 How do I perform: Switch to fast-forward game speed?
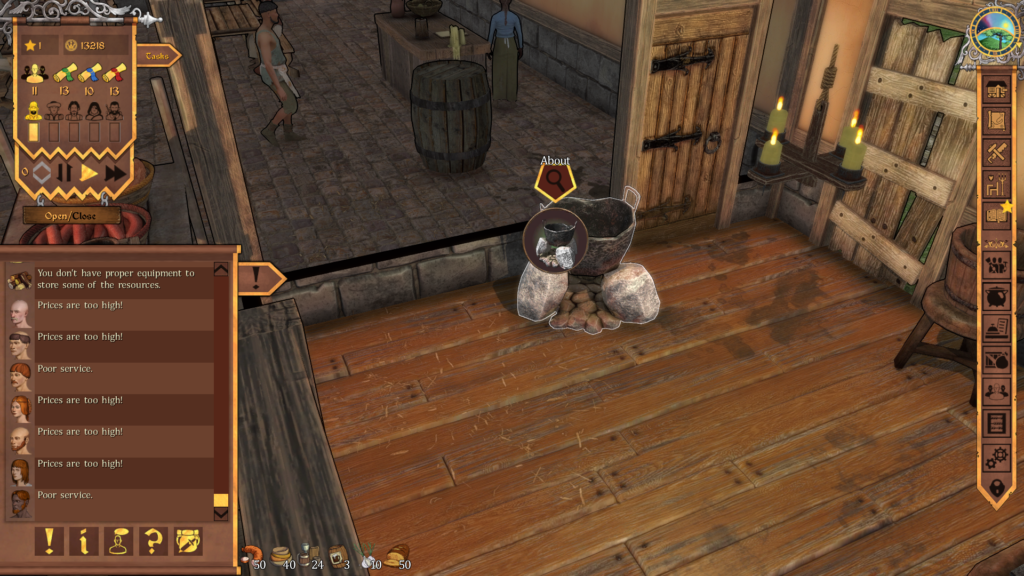pyautogui.click(x=115, y=173)
